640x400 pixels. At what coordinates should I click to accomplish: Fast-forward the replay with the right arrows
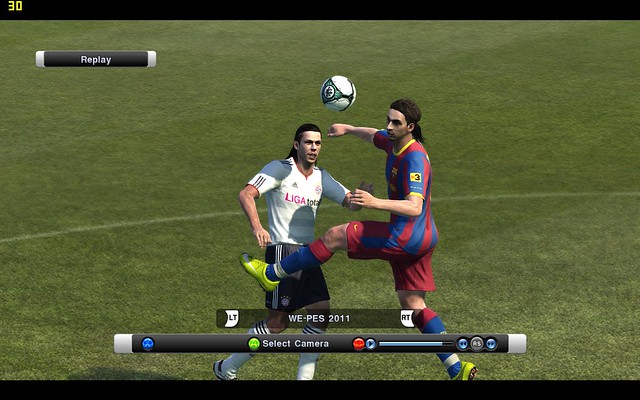[491, 343]
